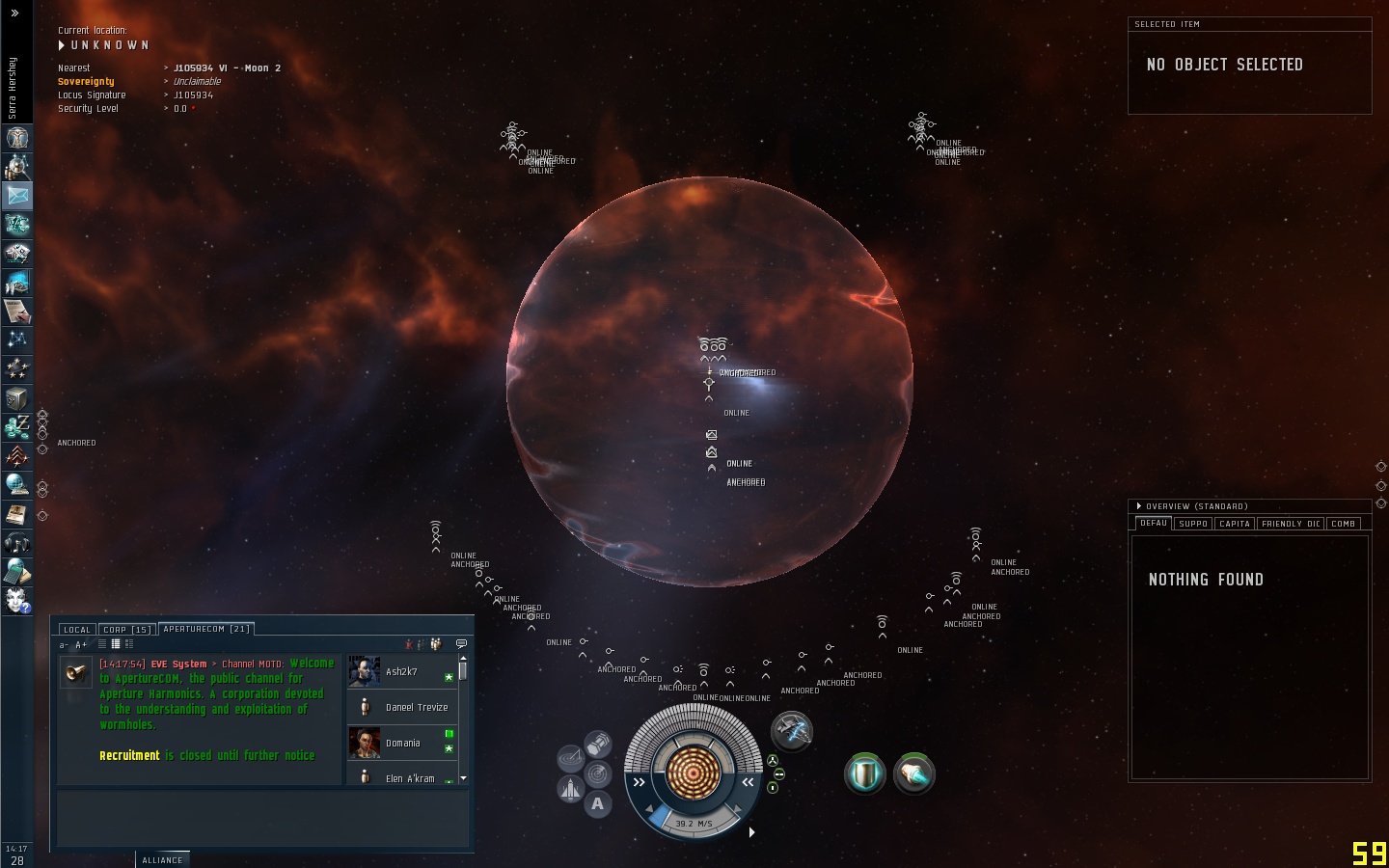This screenshot has height=868, width=1389.
Task: Click the chat message input box
Action: [262, 818]
